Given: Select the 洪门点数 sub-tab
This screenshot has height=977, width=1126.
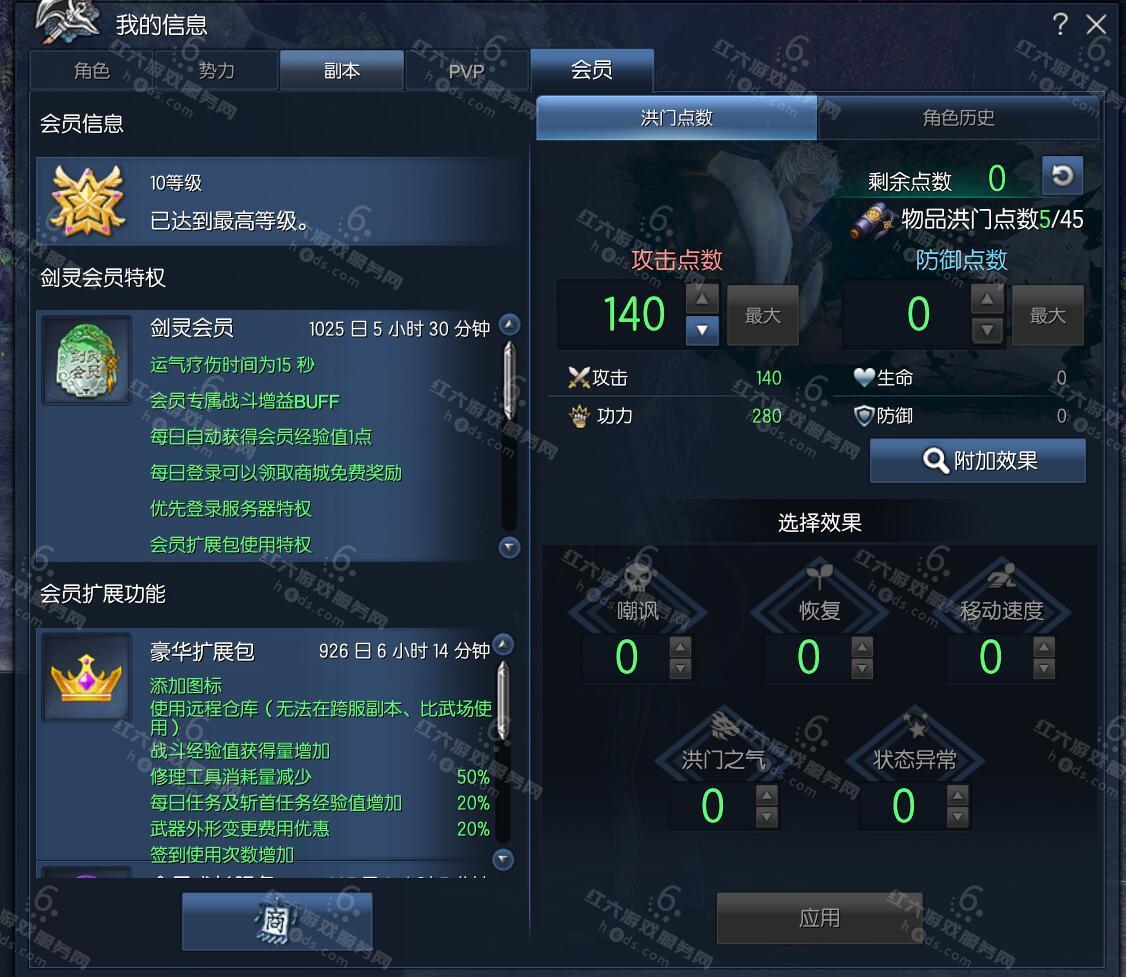Looking at the screenshot, I should coord(677,118).
